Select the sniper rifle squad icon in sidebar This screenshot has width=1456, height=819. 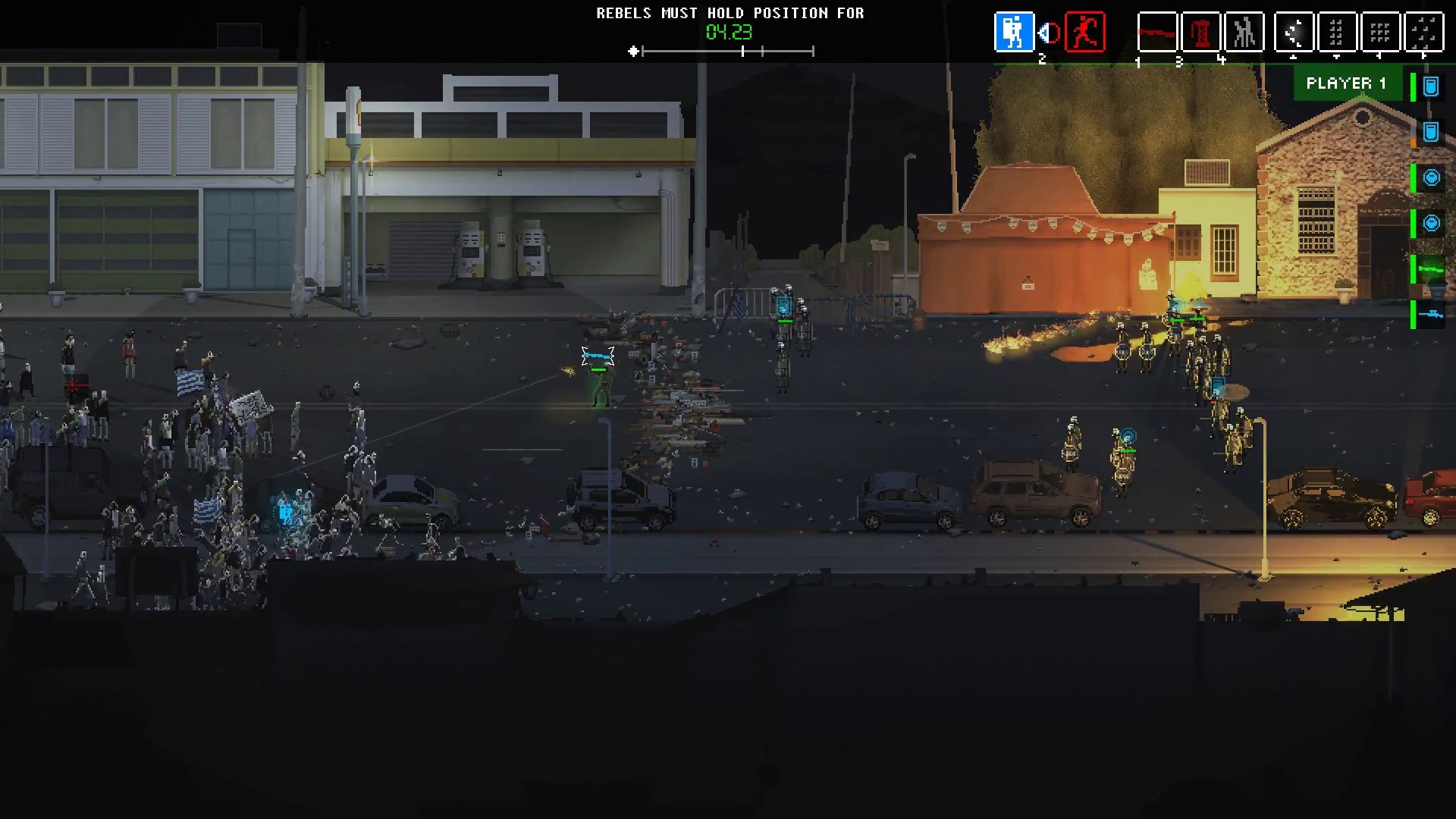coord(1432,315)
